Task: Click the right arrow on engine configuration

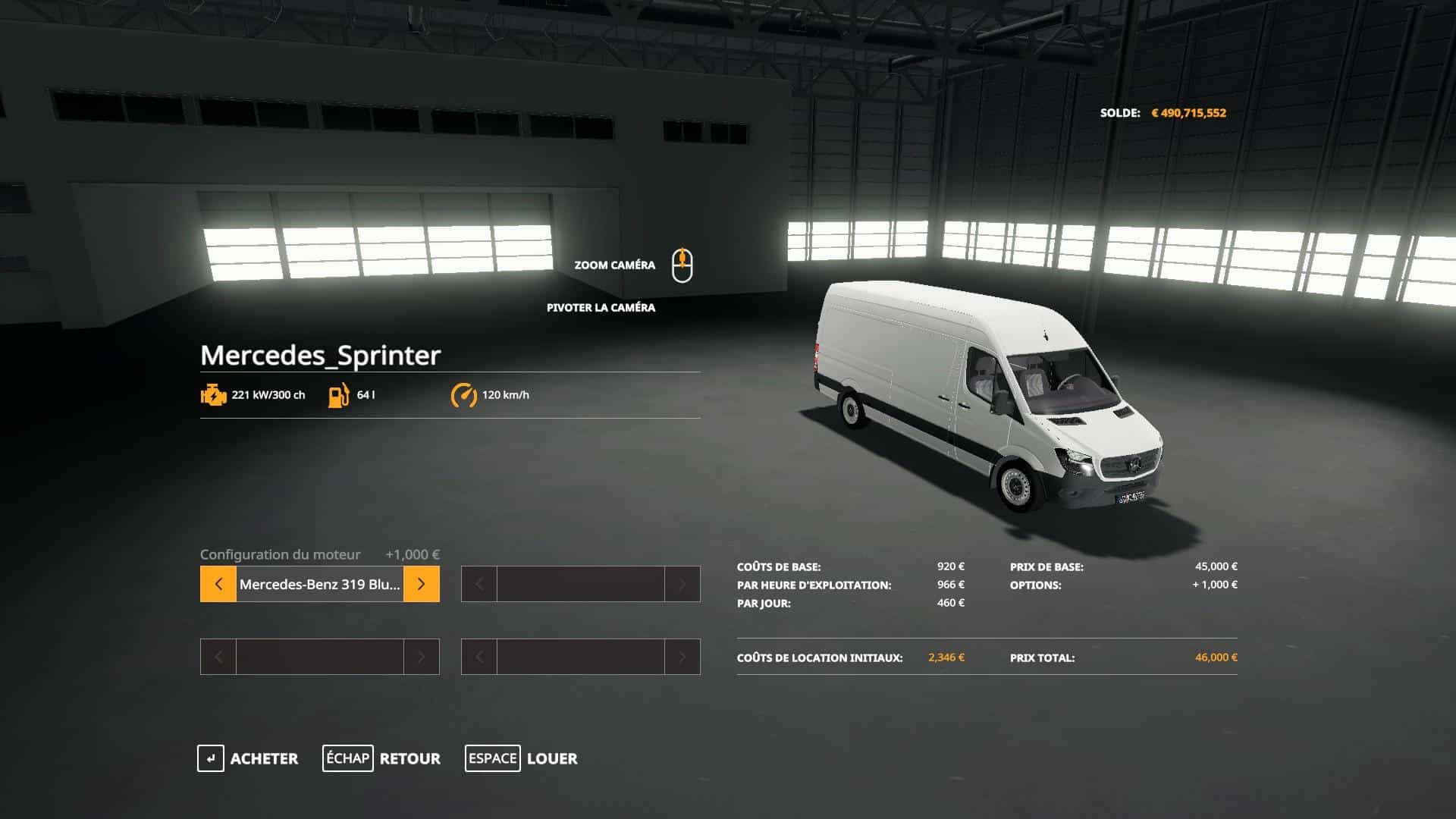Action: (x=422, y=584)
